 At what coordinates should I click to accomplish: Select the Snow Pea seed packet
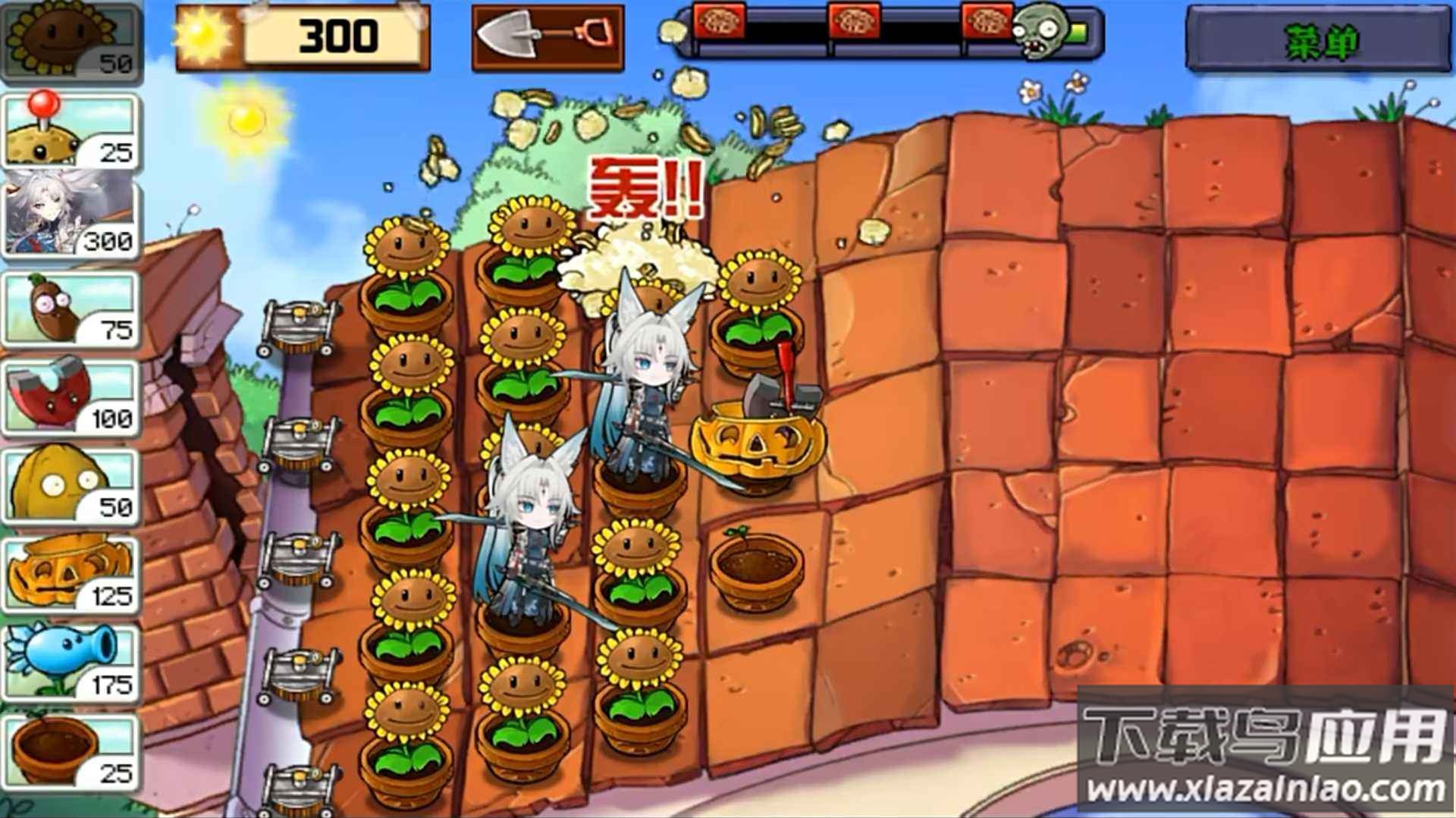coord(72,663)
